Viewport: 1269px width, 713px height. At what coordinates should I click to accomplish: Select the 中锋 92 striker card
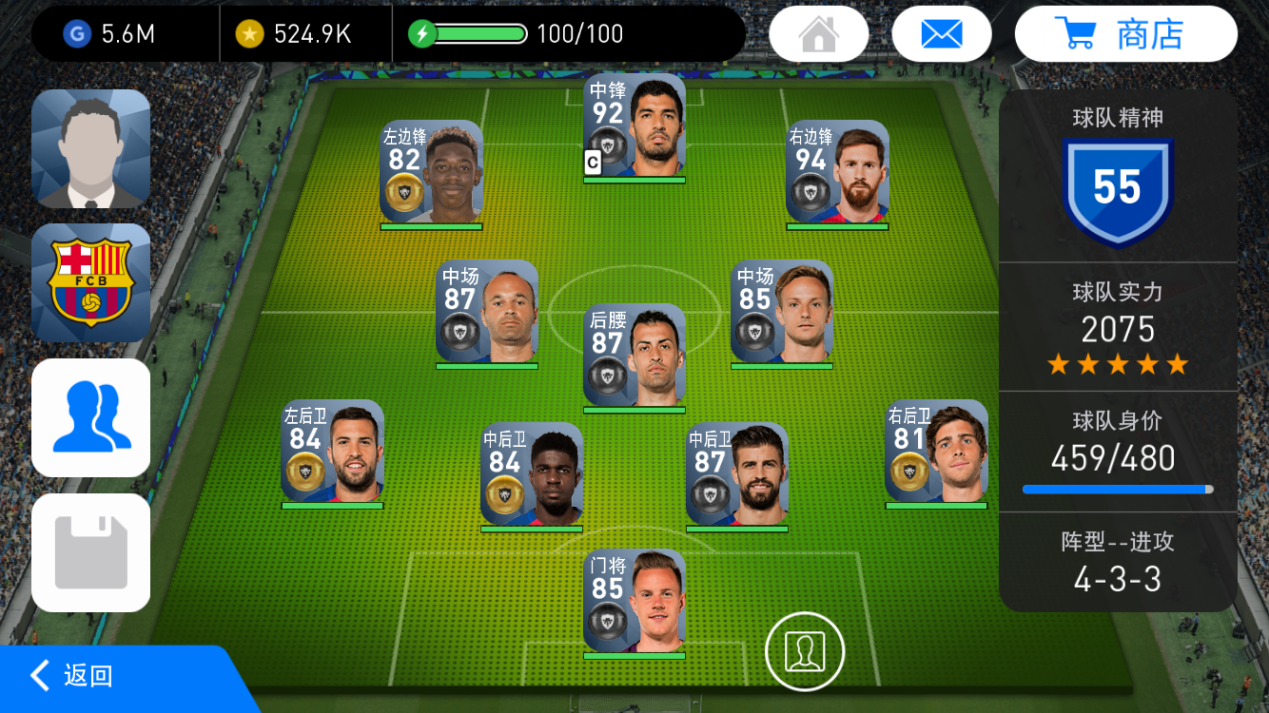tap(634, 127)
